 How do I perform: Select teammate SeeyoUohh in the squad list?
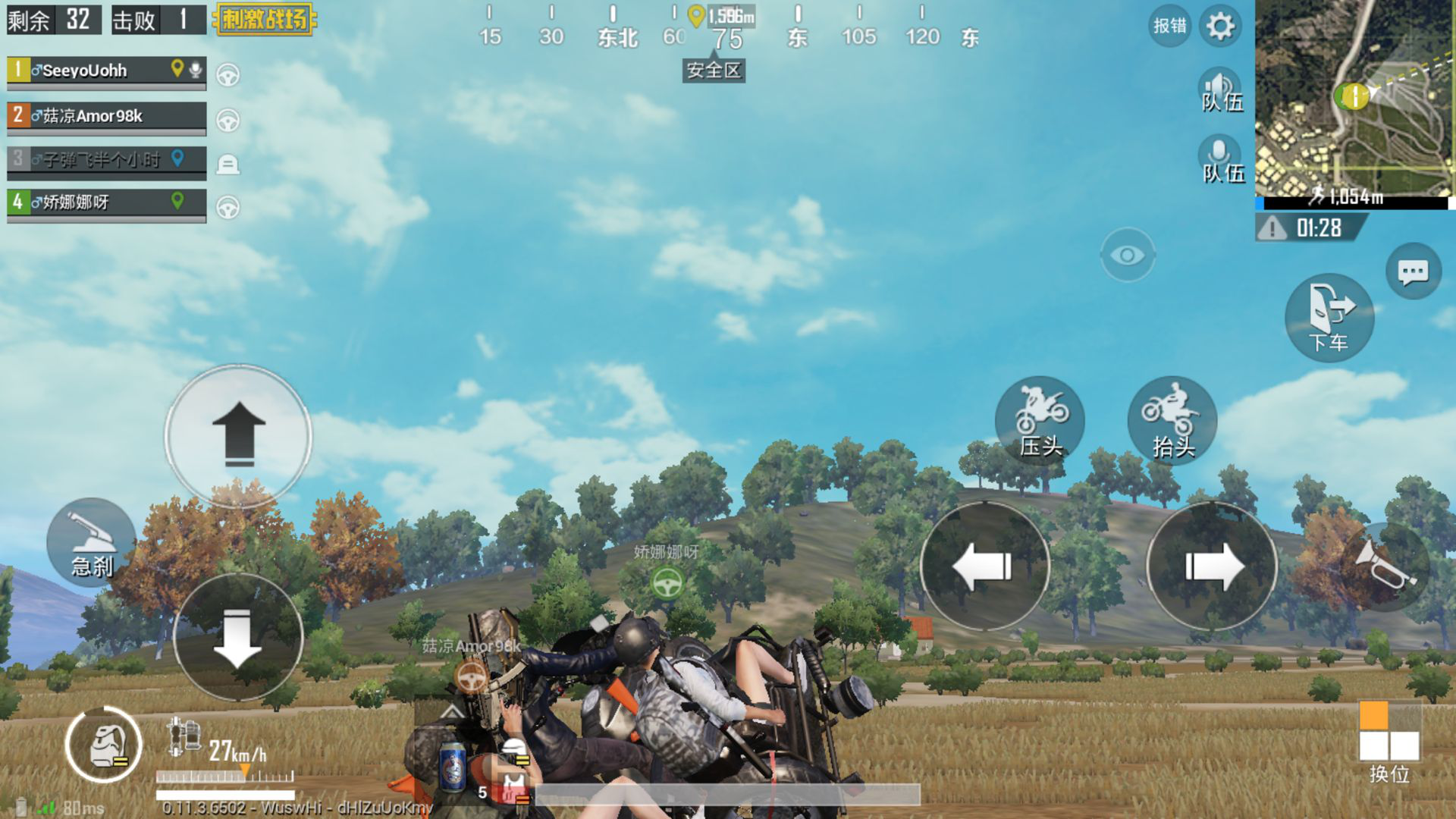click(106, 71)
